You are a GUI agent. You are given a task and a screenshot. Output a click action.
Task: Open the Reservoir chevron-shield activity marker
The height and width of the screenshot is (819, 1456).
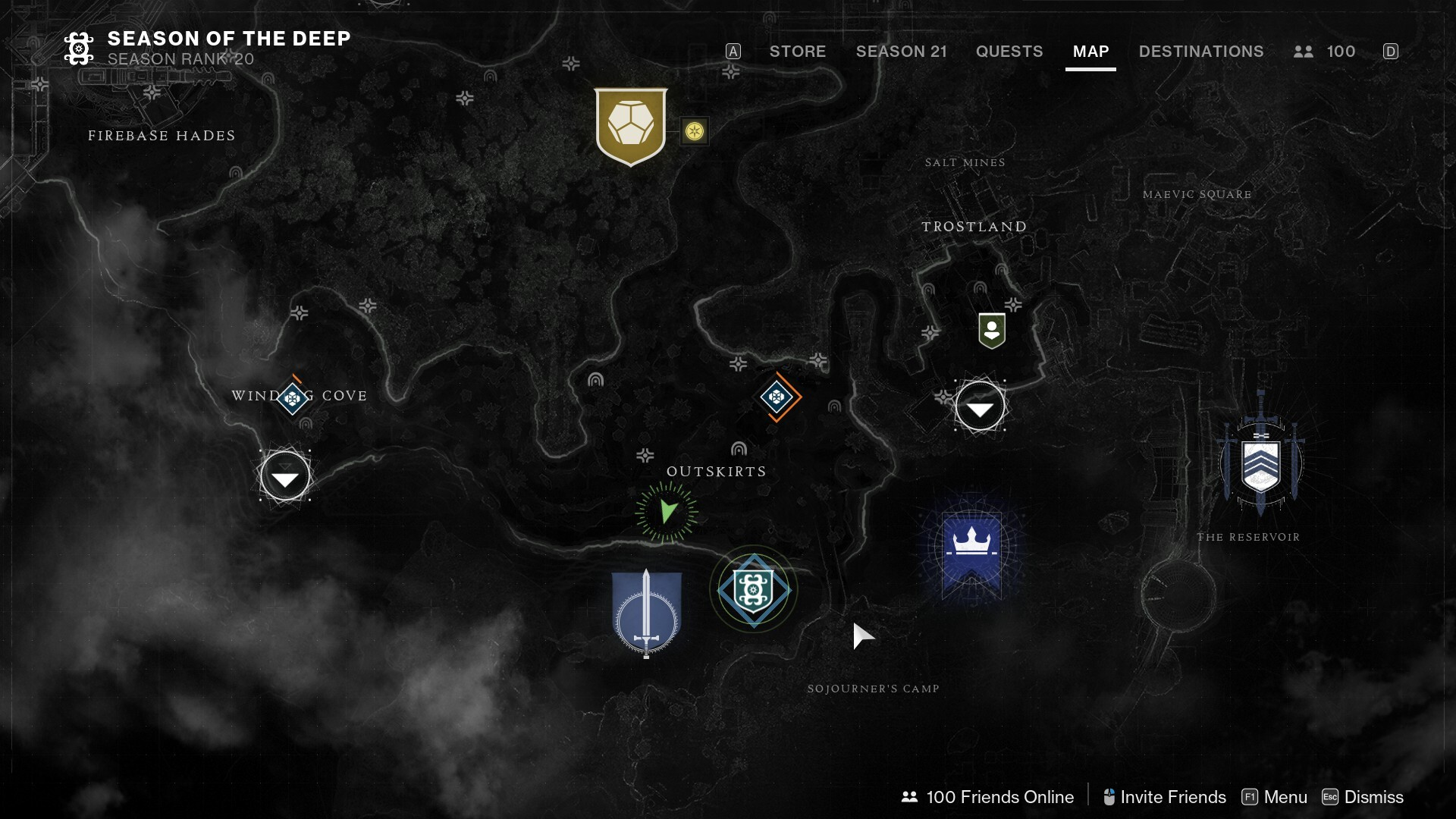1260,464
